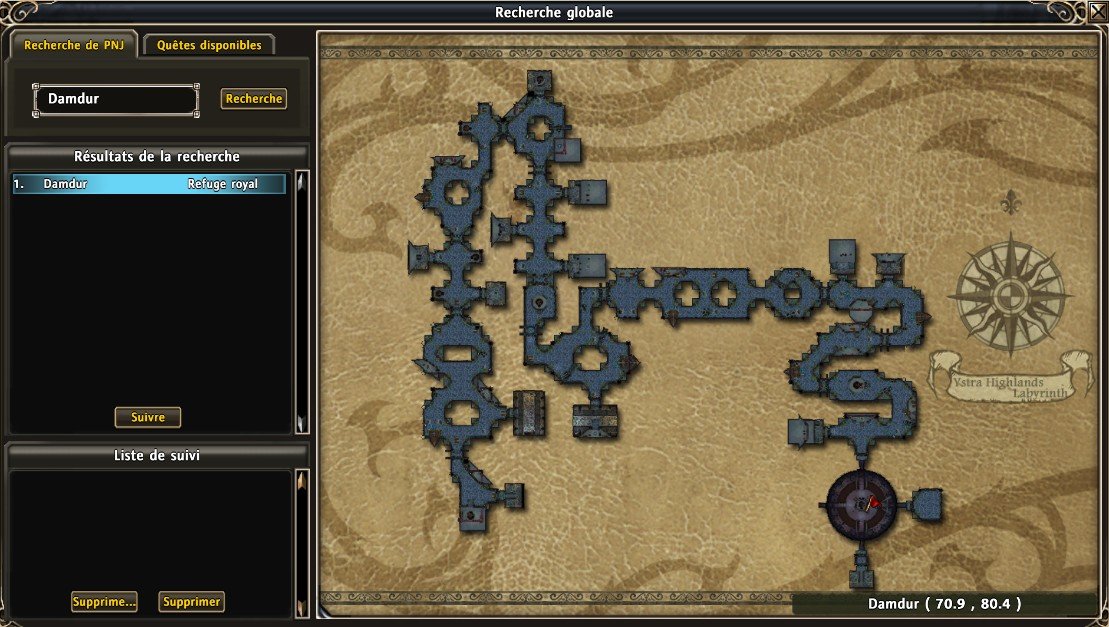Click the Recherche button
The width and height of the screenshot is (1109, 627).
coord(254,99)
